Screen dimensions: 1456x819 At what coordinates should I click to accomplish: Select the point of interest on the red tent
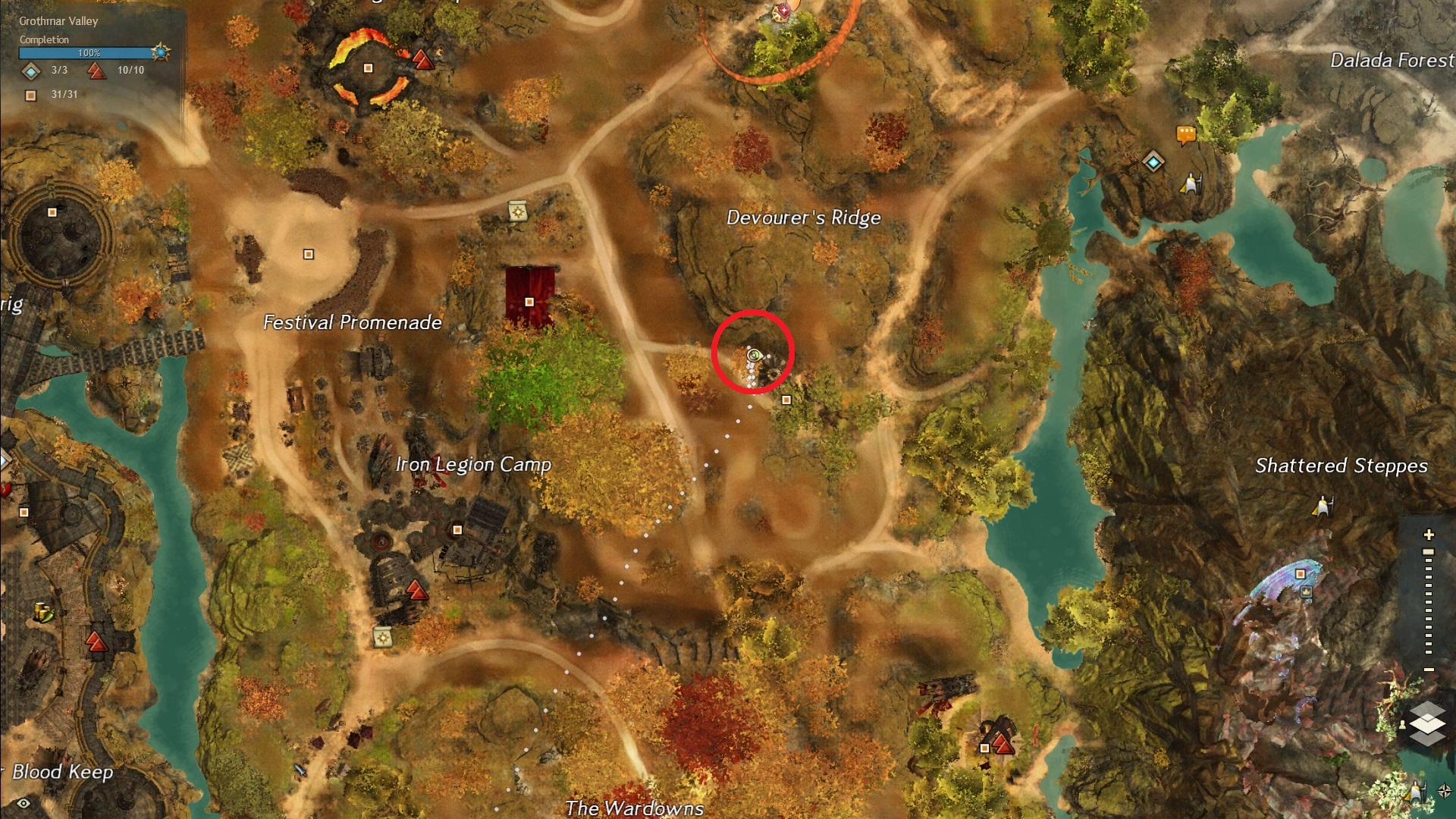click(529, 302)
